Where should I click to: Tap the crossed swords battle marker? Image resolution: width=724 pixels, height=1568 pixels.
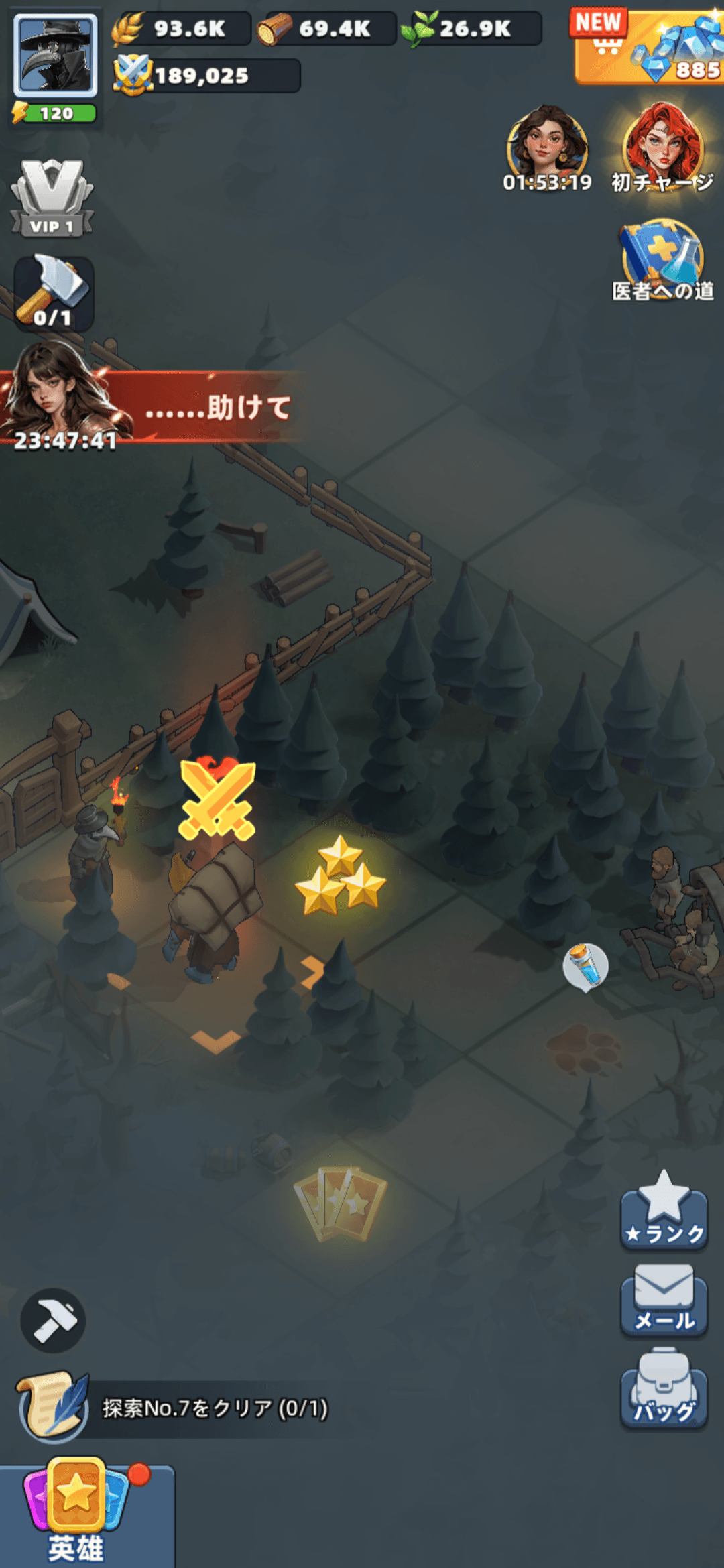pyautogui.click(x=217, y=799)
